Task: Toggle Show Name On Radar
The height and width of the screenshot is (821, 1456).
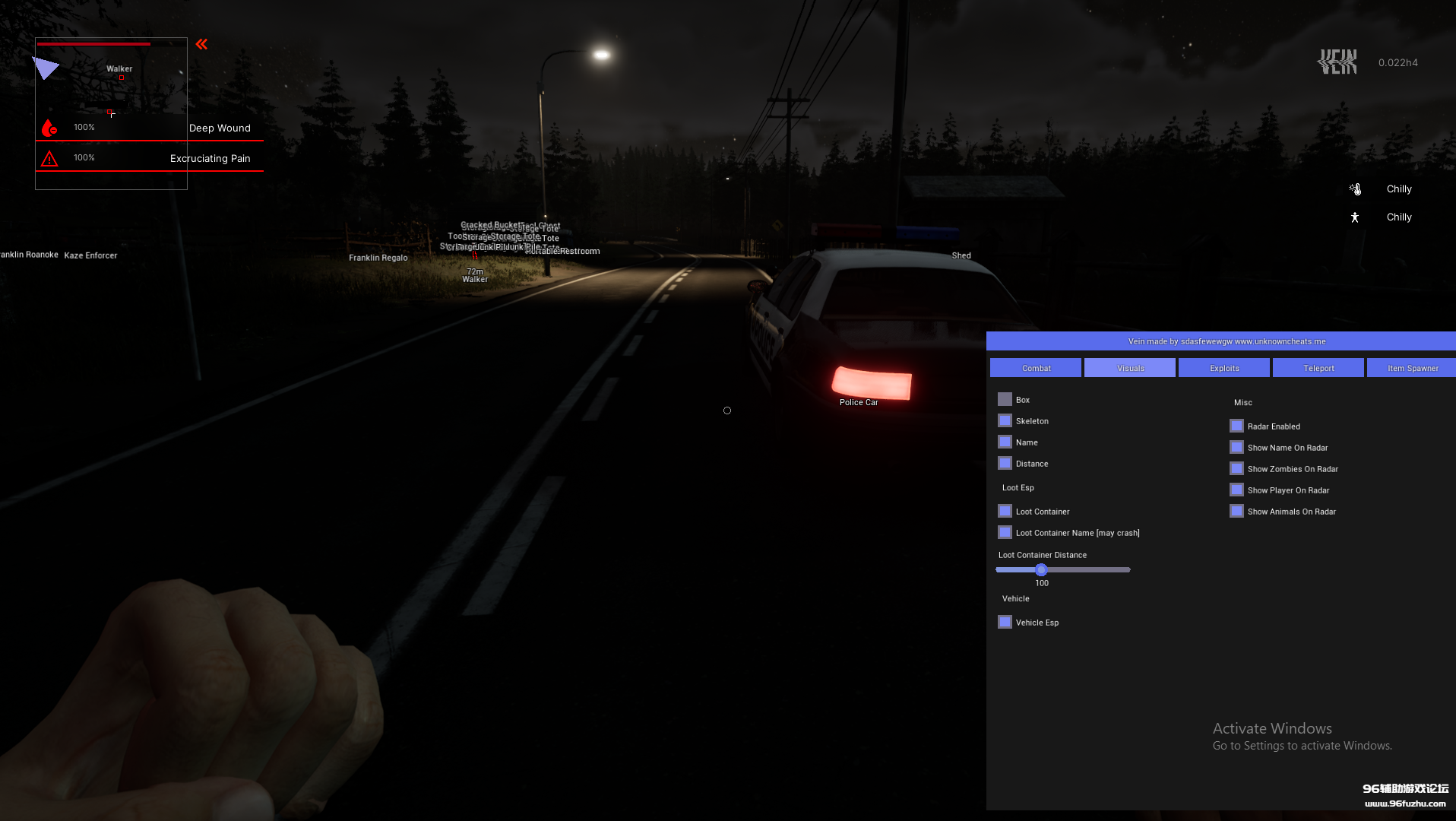Action: pos(1236,447)
